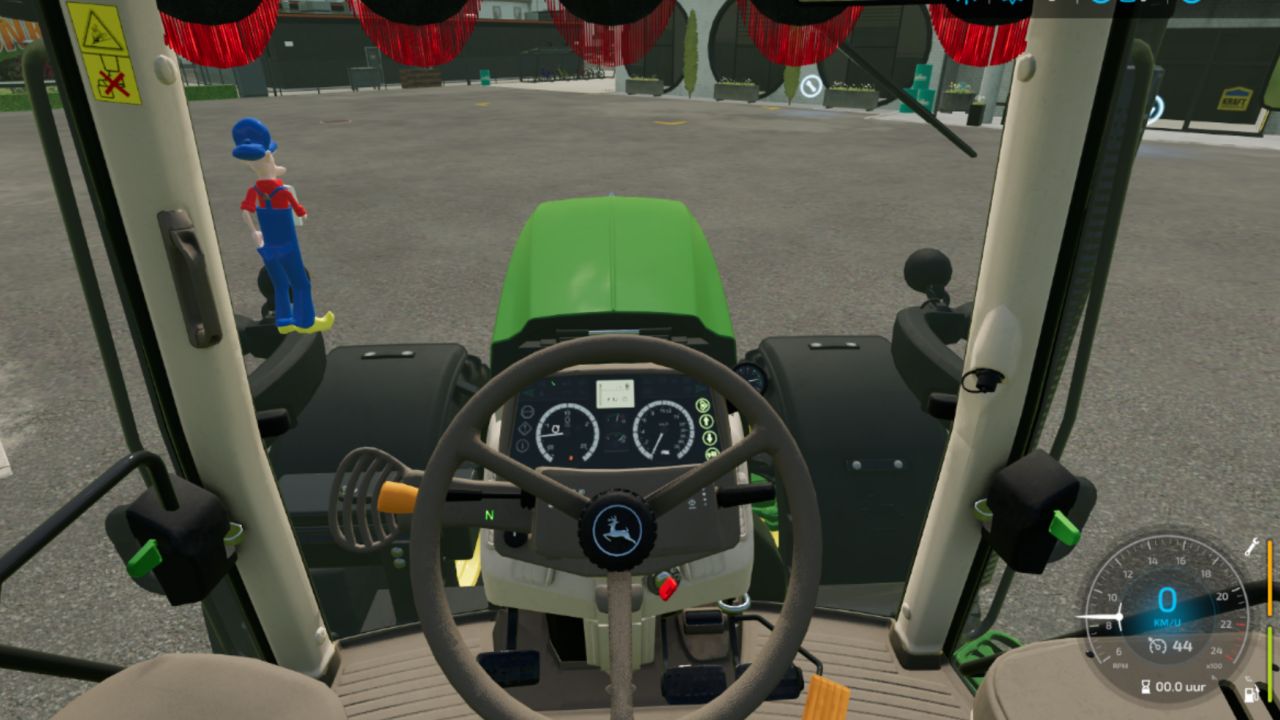The height and width of the screenshot is (720, 1280).
Task: Click the hourglass icon beside the operating hours
Action: click(x=1146, y=686)
